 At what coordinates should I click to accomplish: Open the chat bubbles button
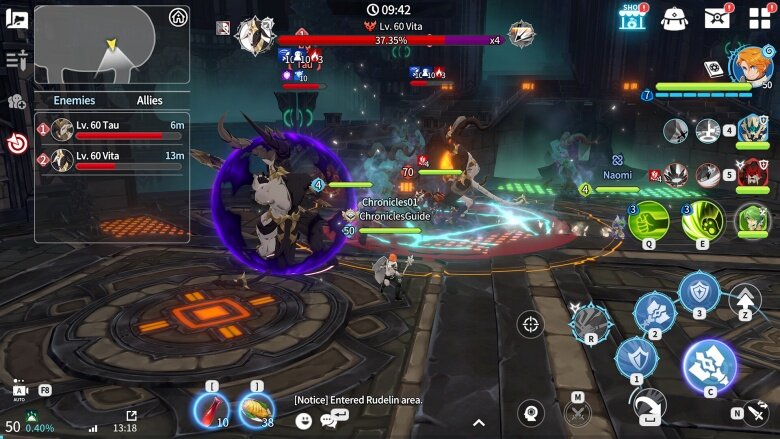328,421
